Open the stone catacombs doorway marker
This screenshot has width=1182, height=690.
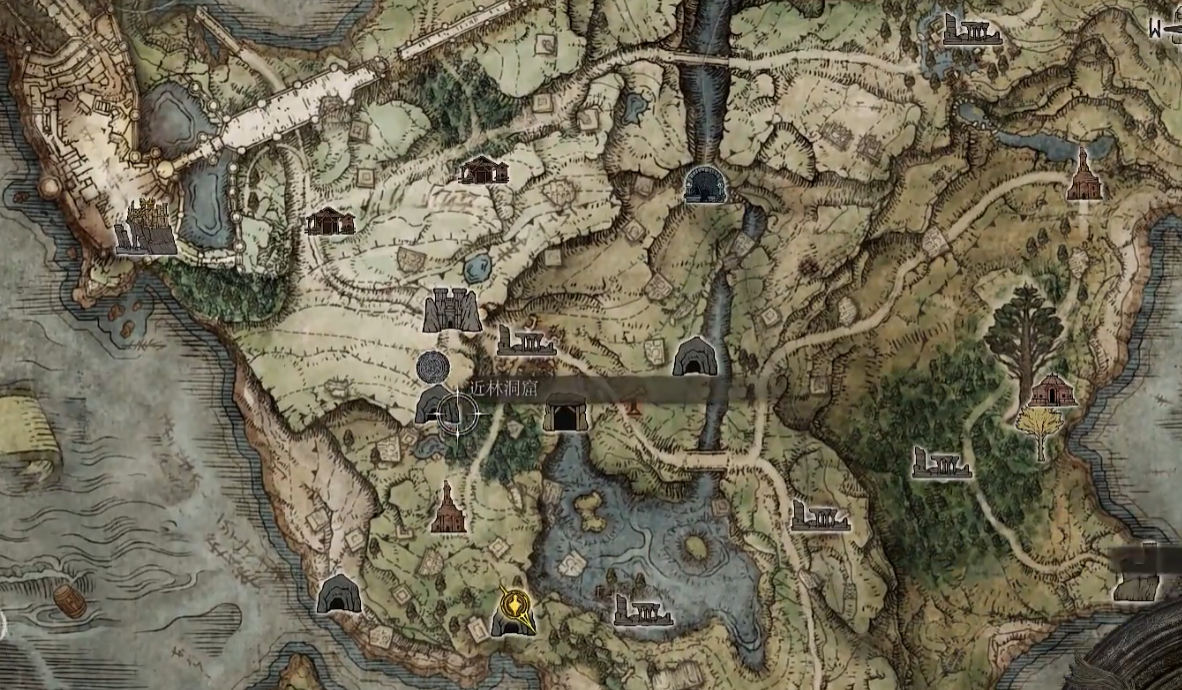565,412
